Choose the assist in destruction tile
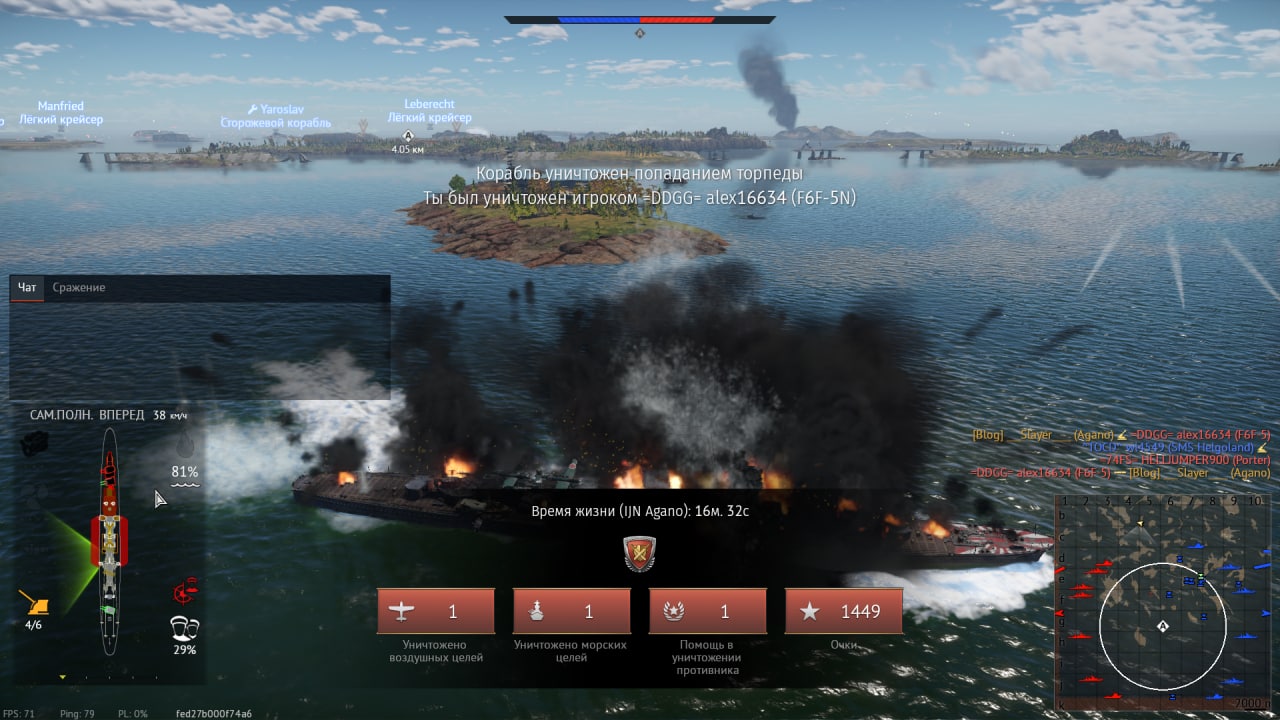1280x720 pixels. click(707, 611)
